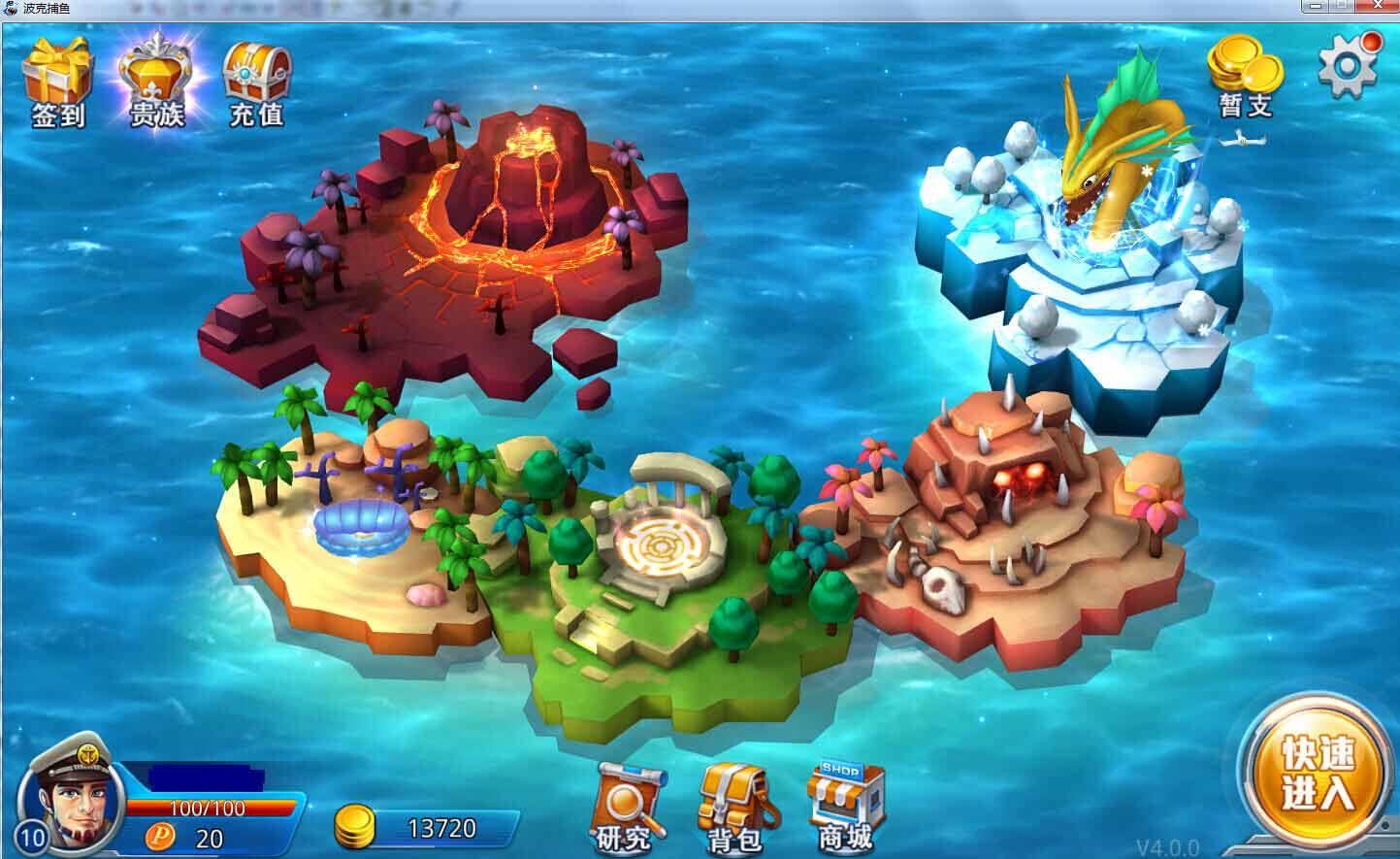The height and width of the screenshot is (859, 1400).
Task: Choose the ice dragon island stage
Action: click(1087, 262)
